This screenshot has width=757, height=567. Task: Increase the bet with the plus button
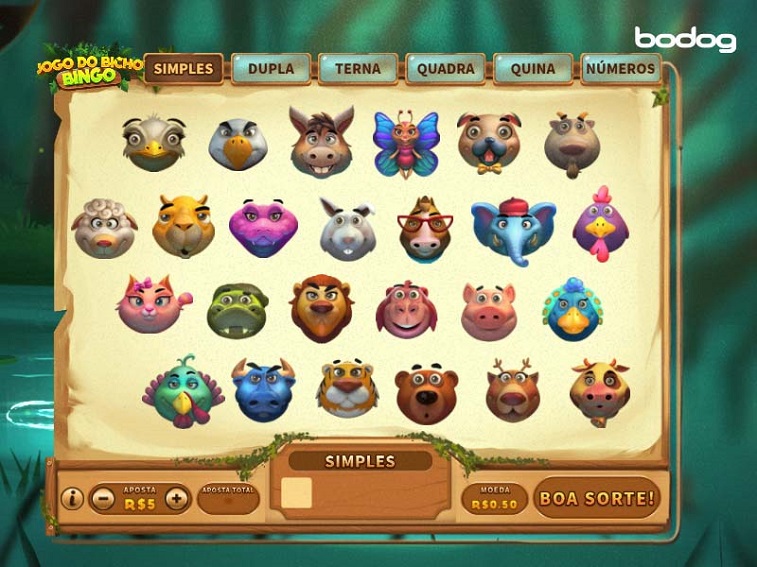pyautogui.click(x=177, y=498)
